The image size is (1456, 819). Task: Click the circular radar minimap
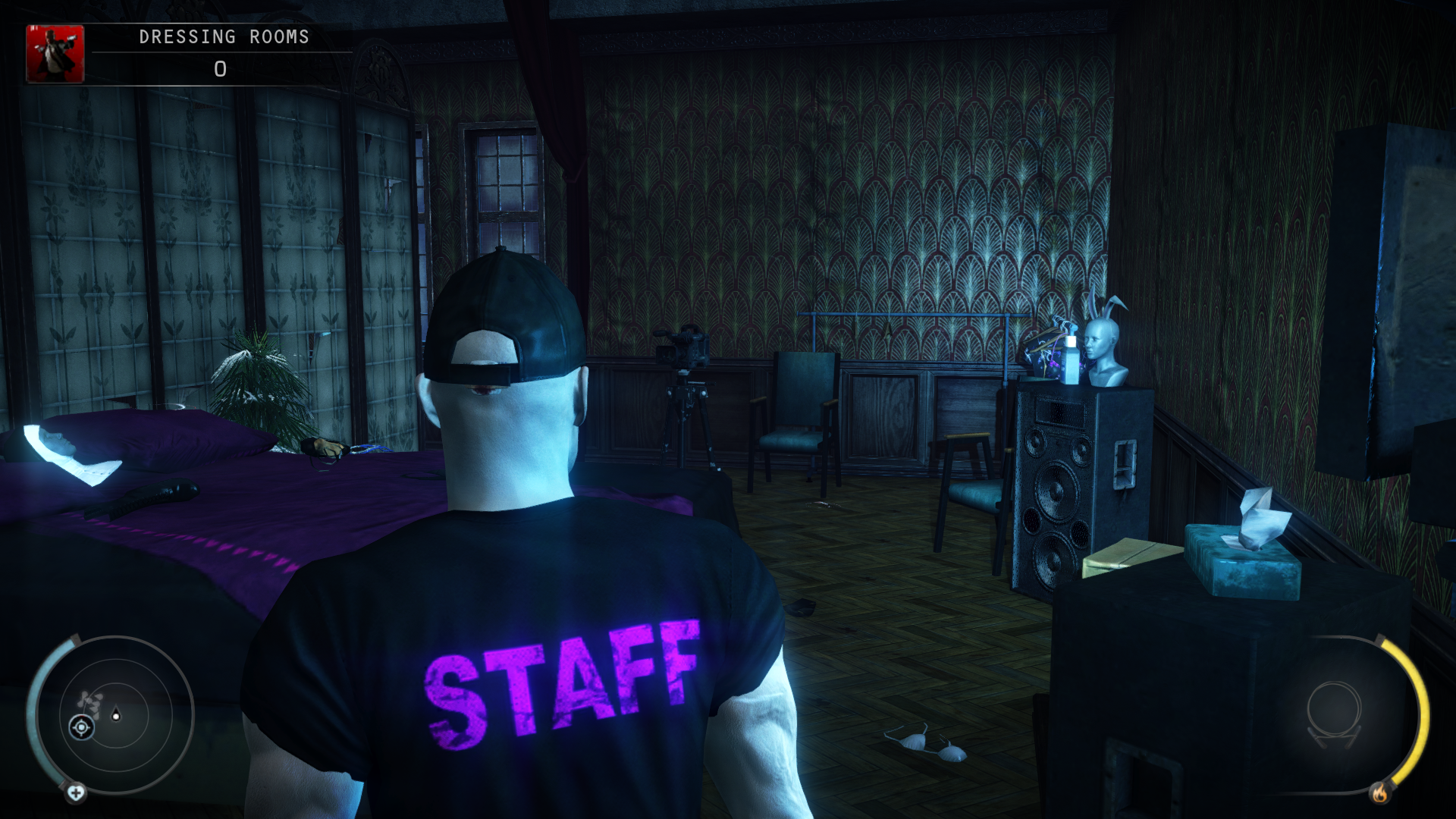click(115, 714)
